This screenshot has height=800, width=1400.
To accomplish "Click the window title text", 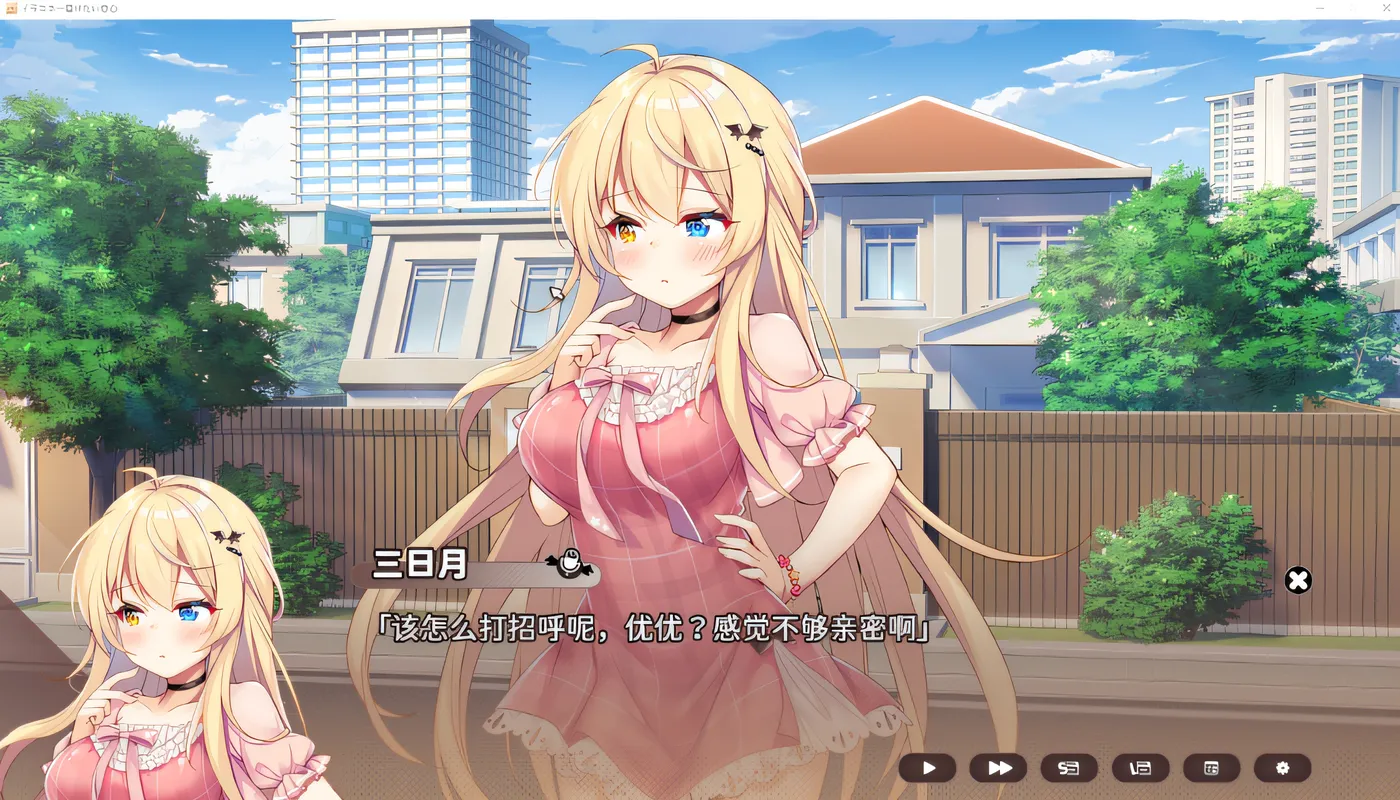I will [70, 7].
